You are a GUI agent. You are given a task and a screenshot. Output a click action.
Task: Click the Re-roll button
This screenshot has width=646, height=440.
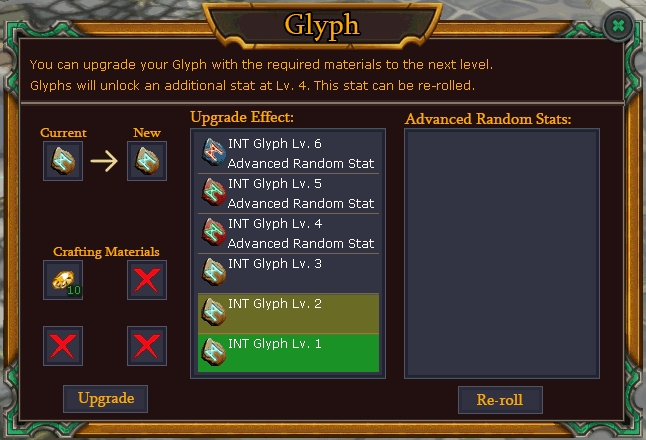(500, 400)
